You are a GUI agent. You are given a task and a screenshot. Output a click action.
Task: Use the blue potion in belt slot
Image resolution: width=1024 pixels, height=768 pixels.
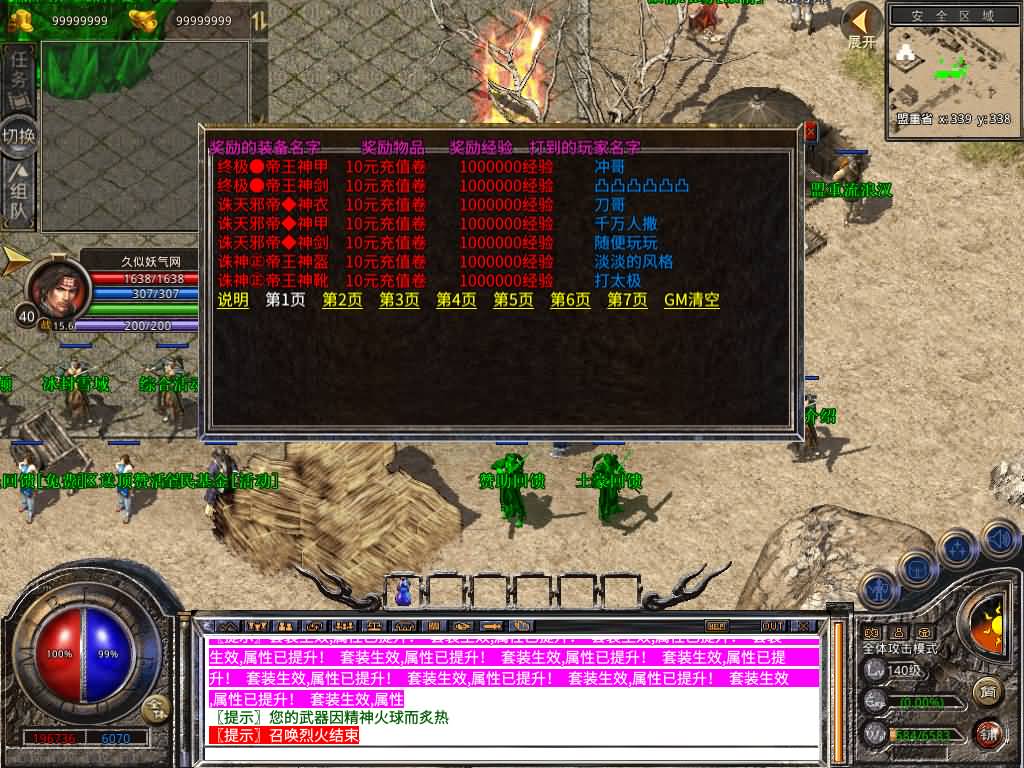tap(404, 592)
